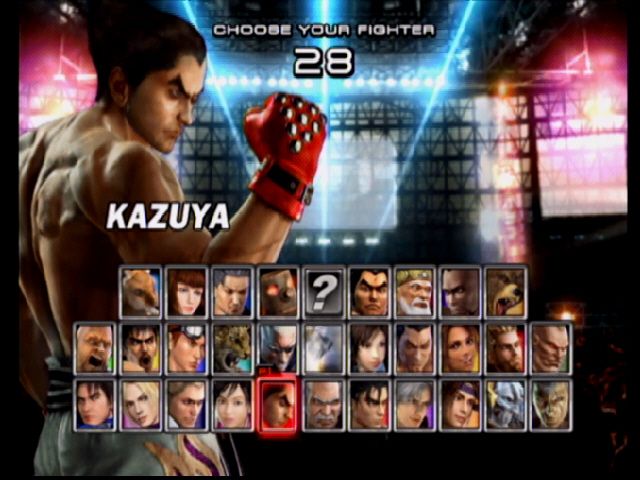This screenshot has height=480, width=640.
Task: Pick Paul's tall-haired portrait
Action: click(x=506, y=348)
